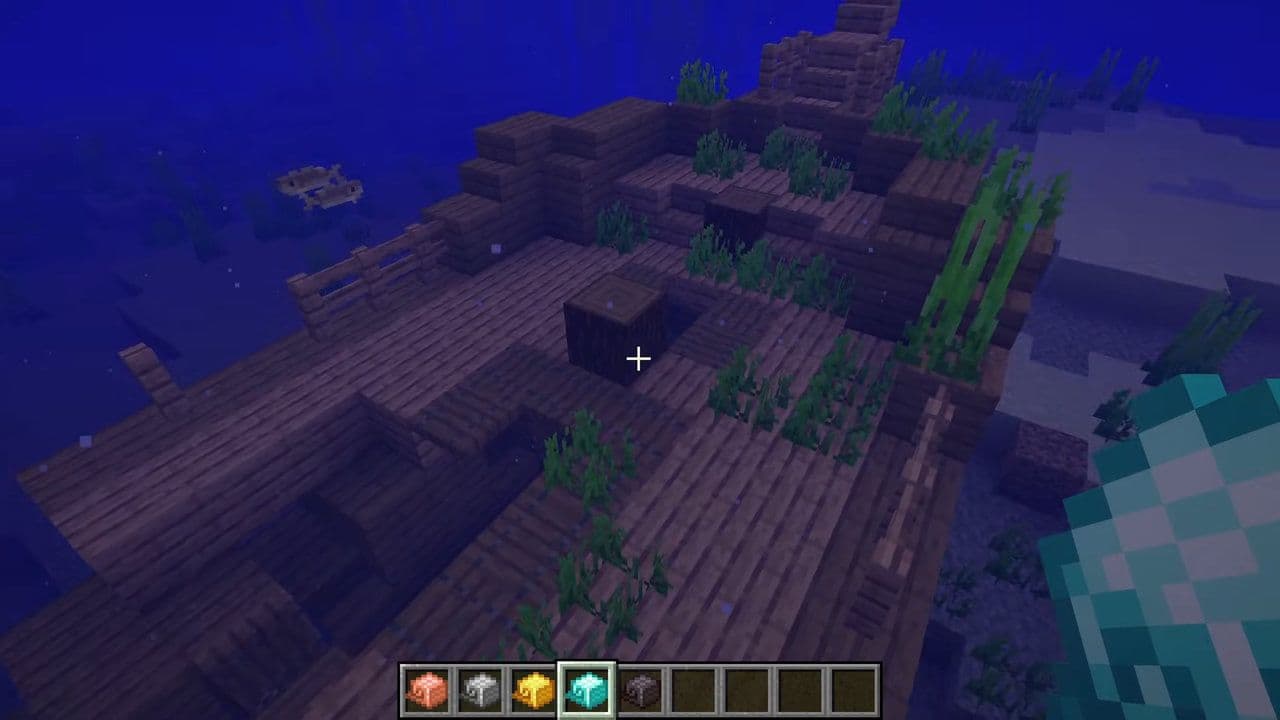The image size is (1280, 720).
Task: Click the crosshair at screen center
Action: pos(638,357)
